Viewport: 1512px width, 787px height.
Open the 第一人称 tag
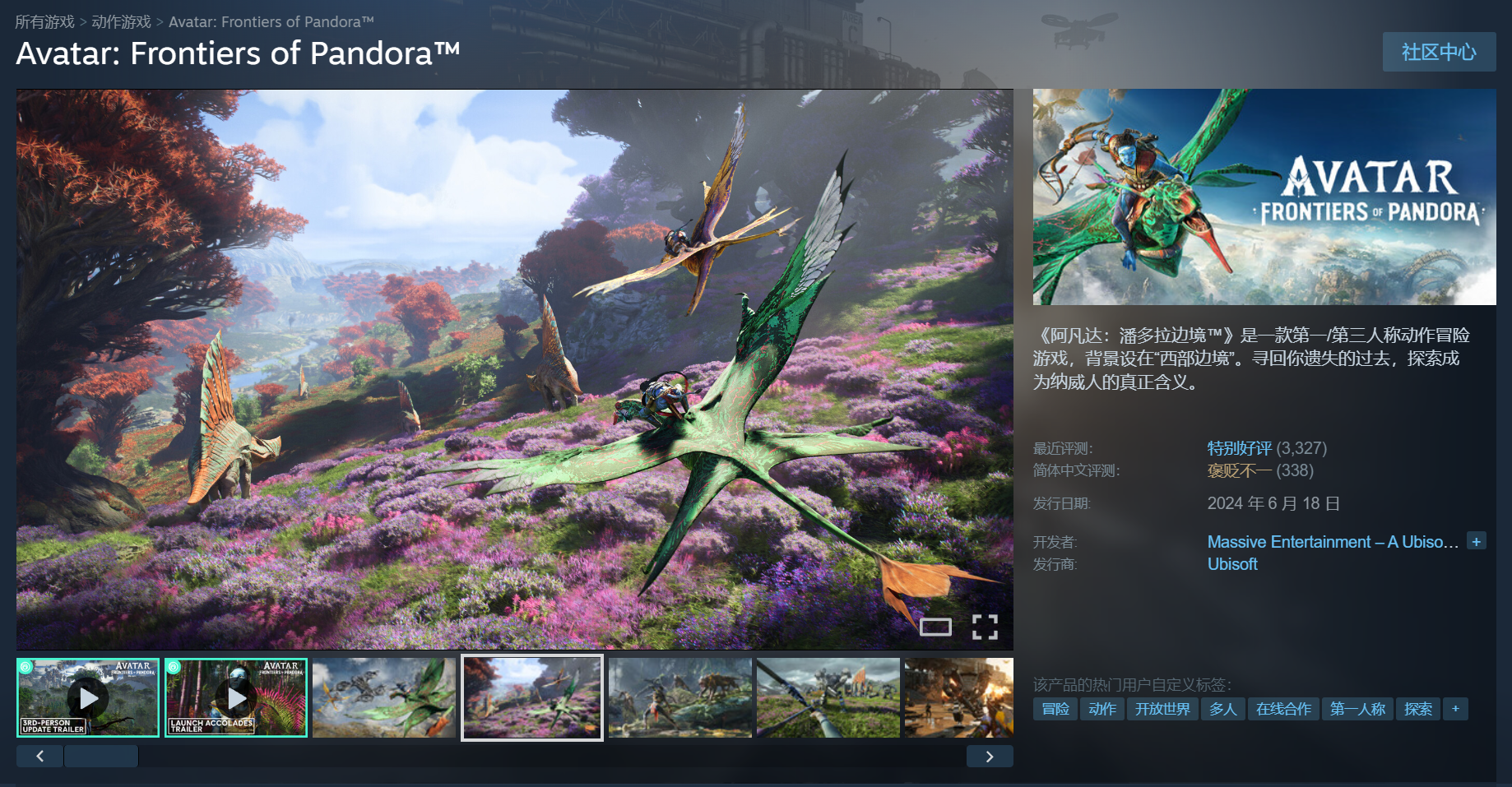tap(1357, 709)
